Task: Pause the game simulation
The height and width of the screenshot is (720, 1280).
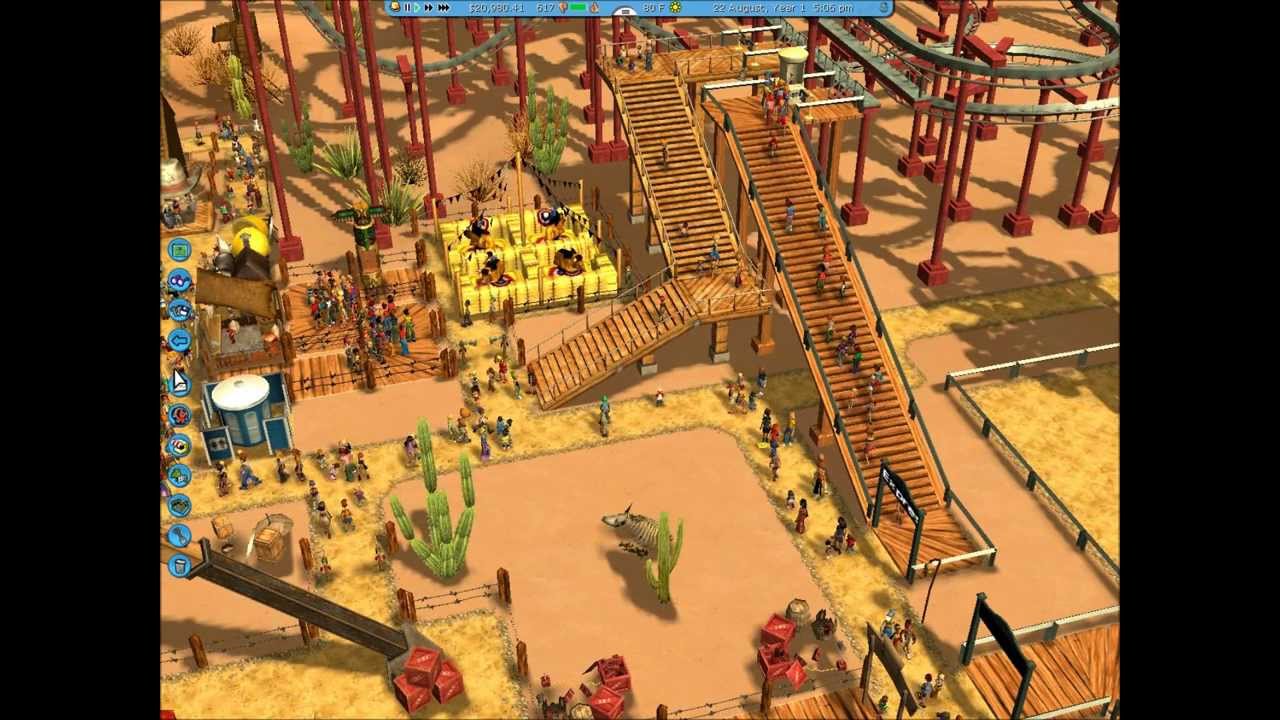Action: pyautogui.click(x=406, y=8)
